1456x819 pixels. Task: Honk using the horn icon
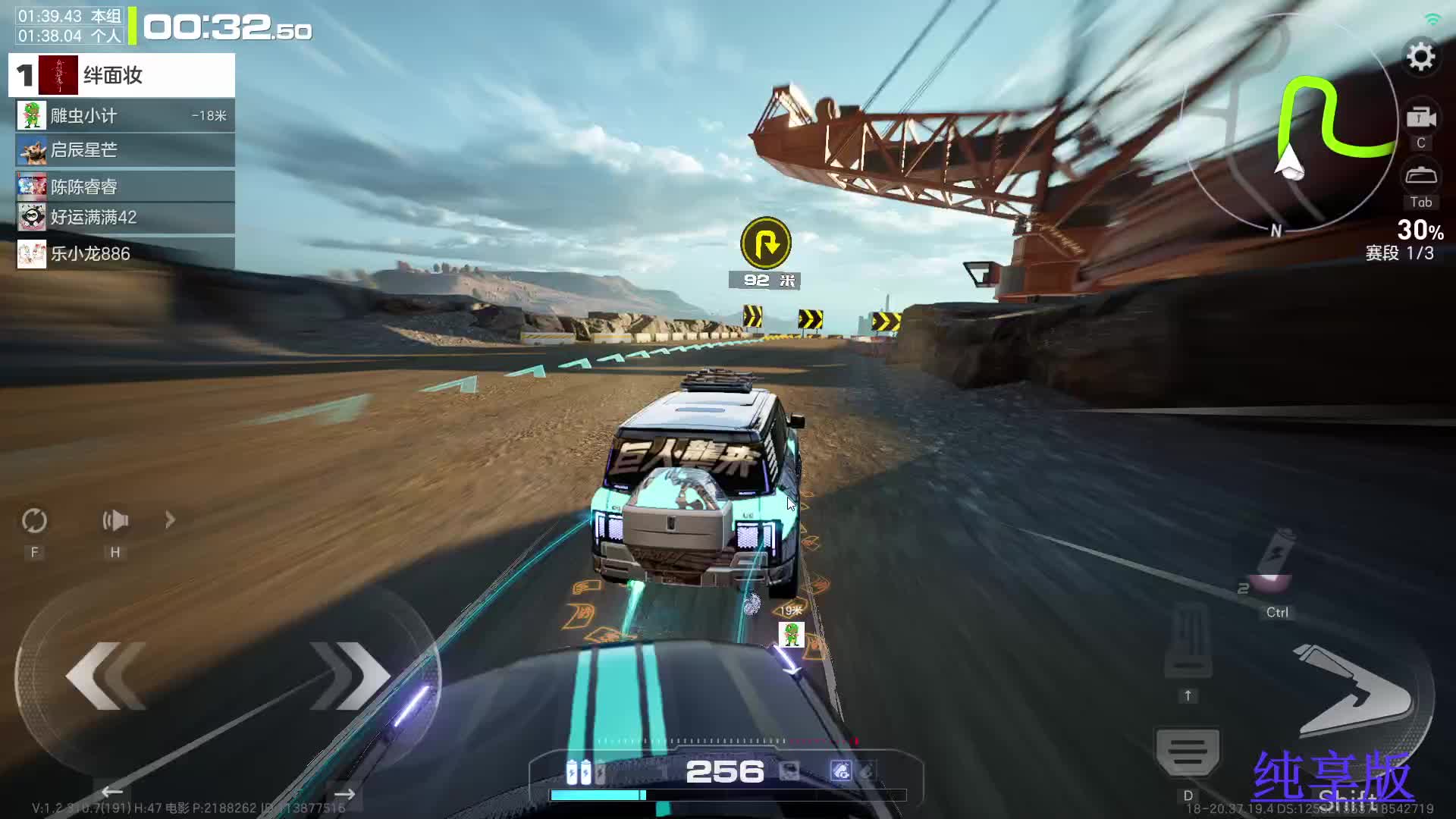[x=115, y=520]
